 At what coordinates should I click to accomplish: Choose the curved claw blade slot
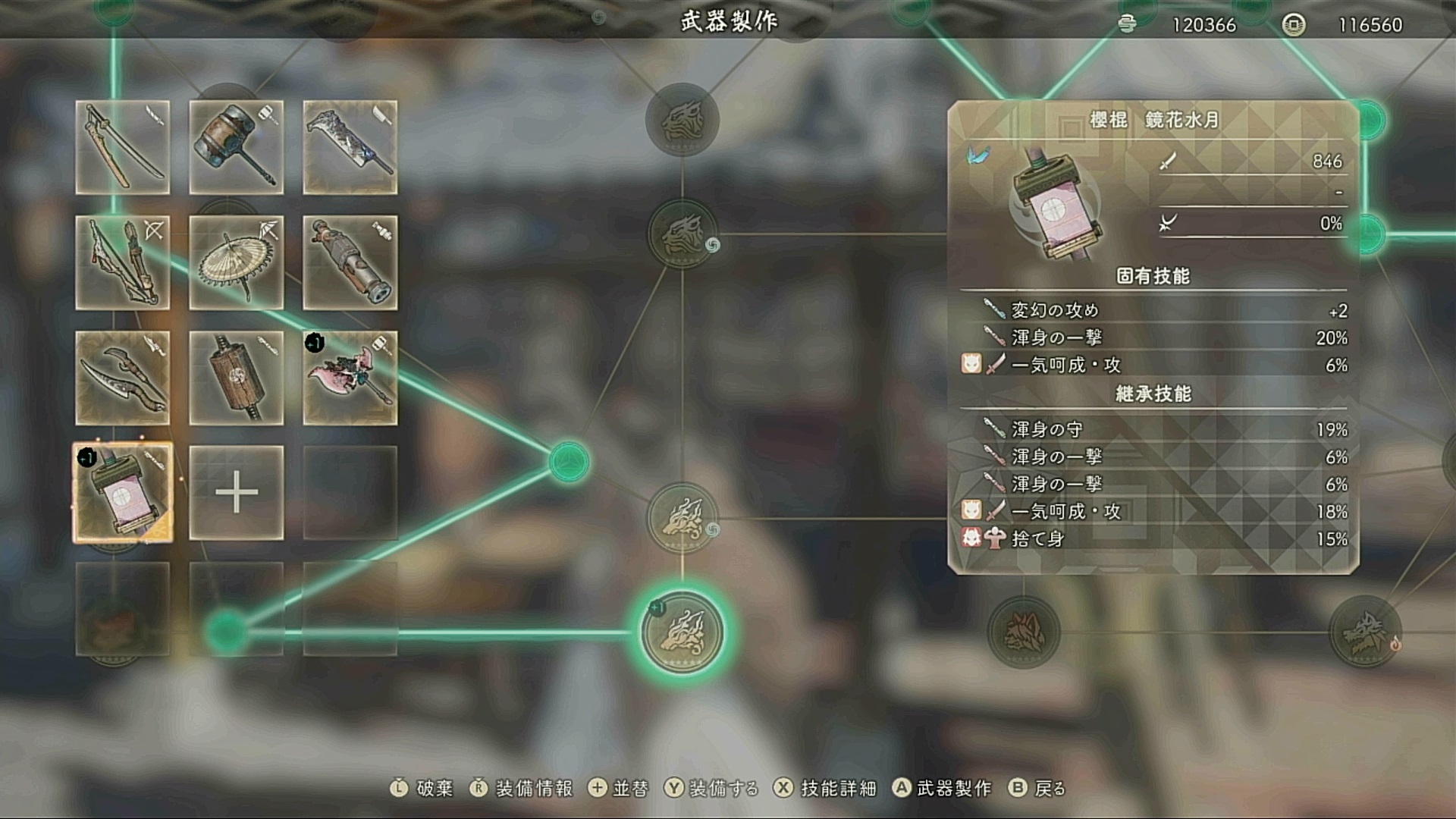point(123,378)
